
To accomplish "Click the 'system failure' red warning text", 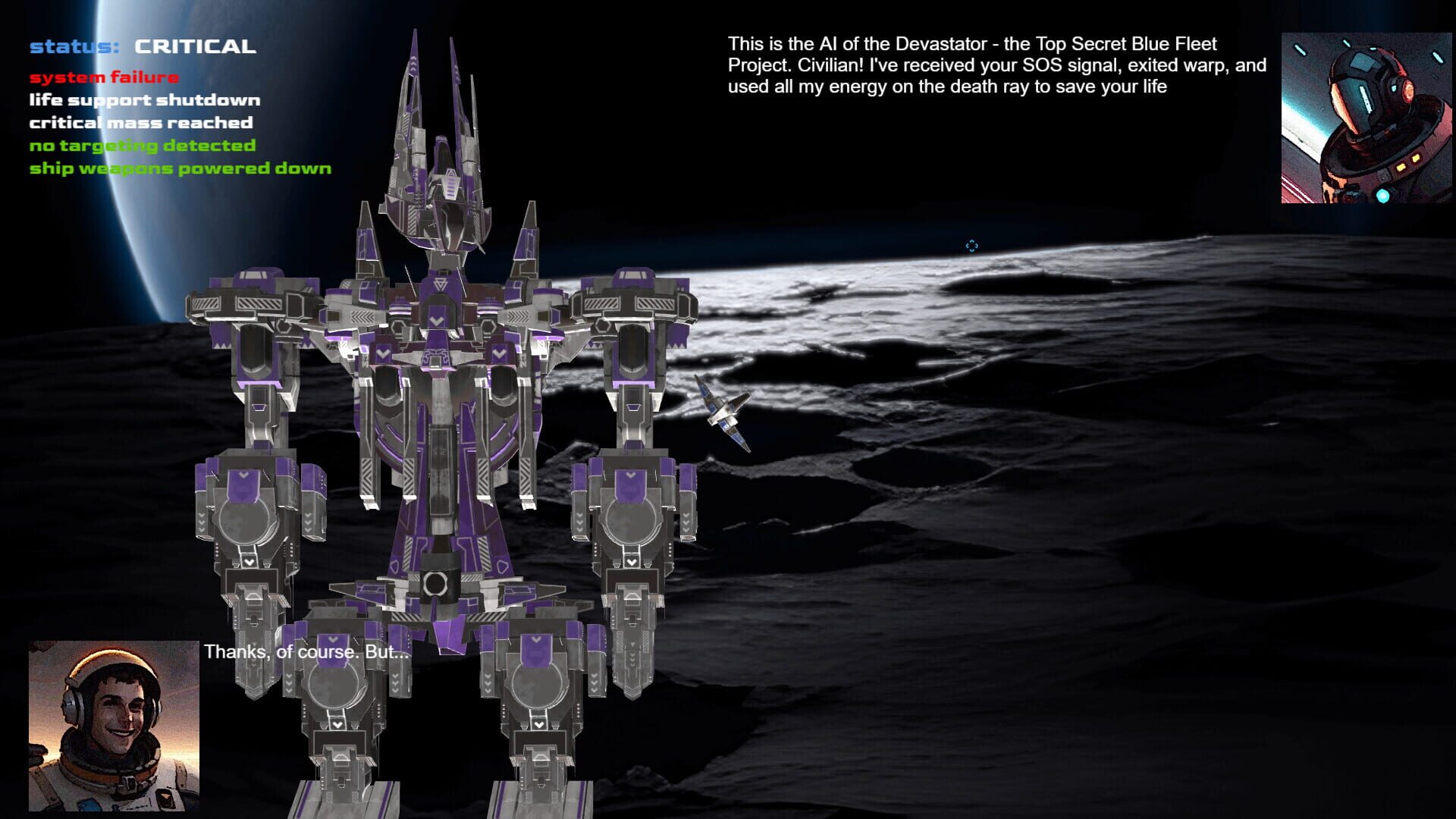I will (104, 77).
